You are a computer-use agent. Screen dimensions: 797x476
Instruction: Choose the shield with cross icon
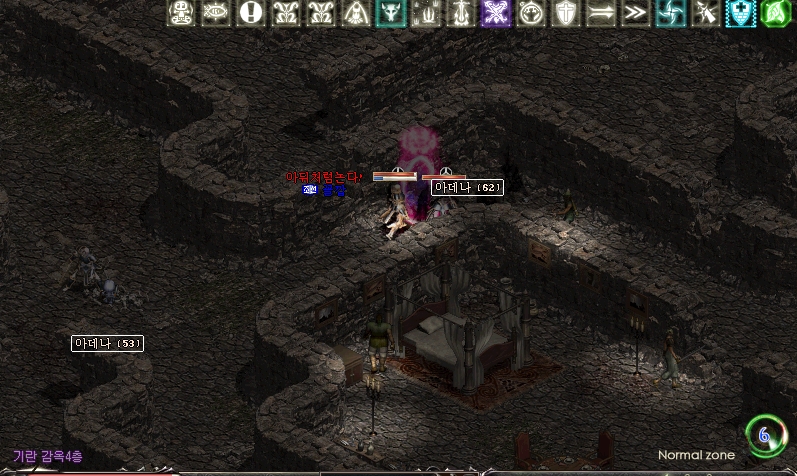pos(565,13)
